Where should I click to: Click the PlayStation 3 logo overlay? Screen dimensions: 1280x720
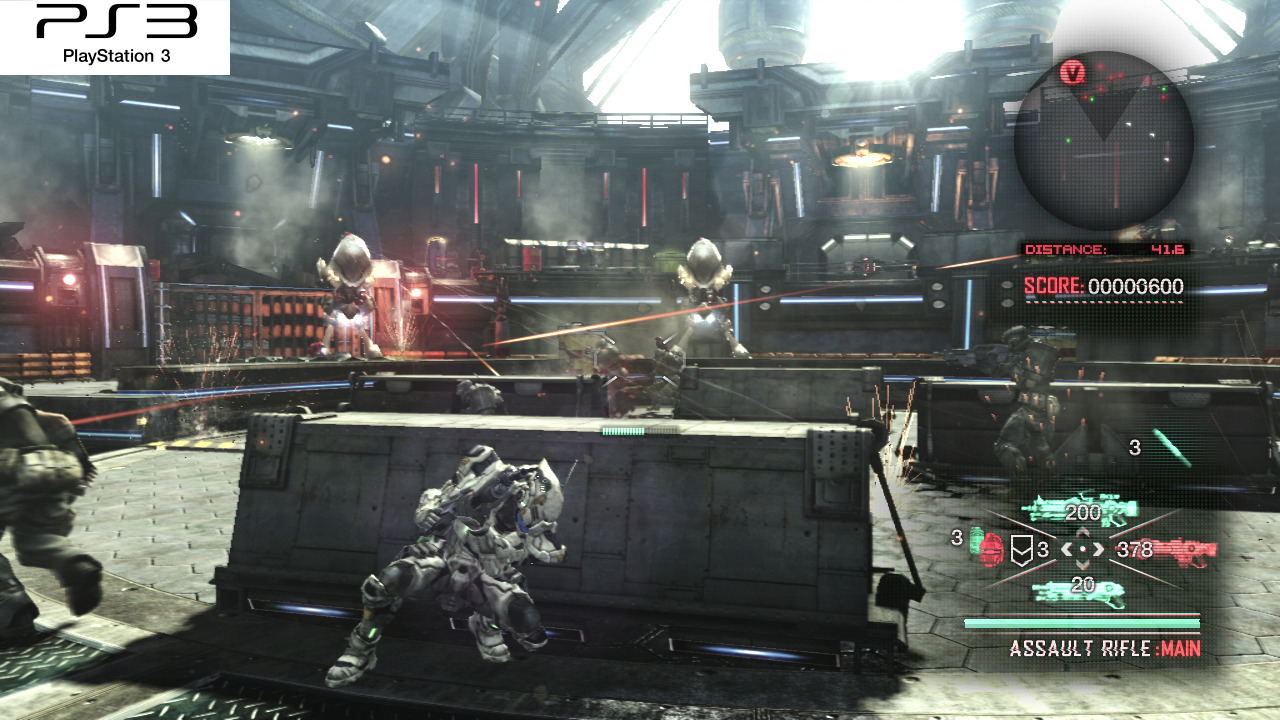115,36
